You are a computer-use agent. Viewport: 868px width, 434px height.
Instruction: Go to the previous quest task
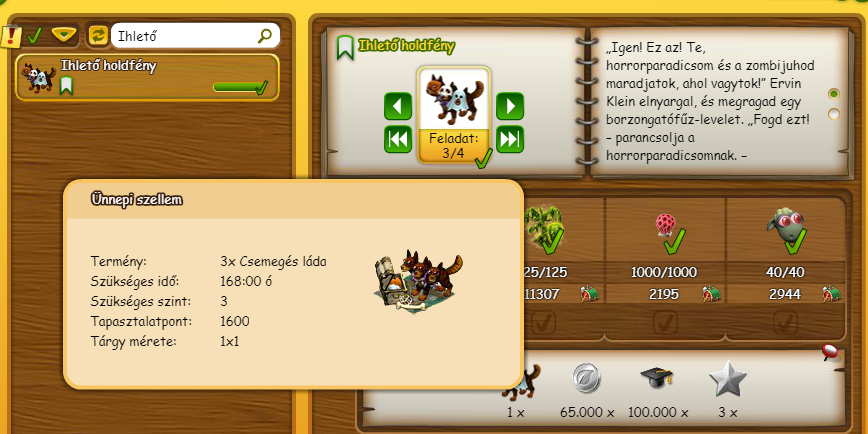click(398, 106)
